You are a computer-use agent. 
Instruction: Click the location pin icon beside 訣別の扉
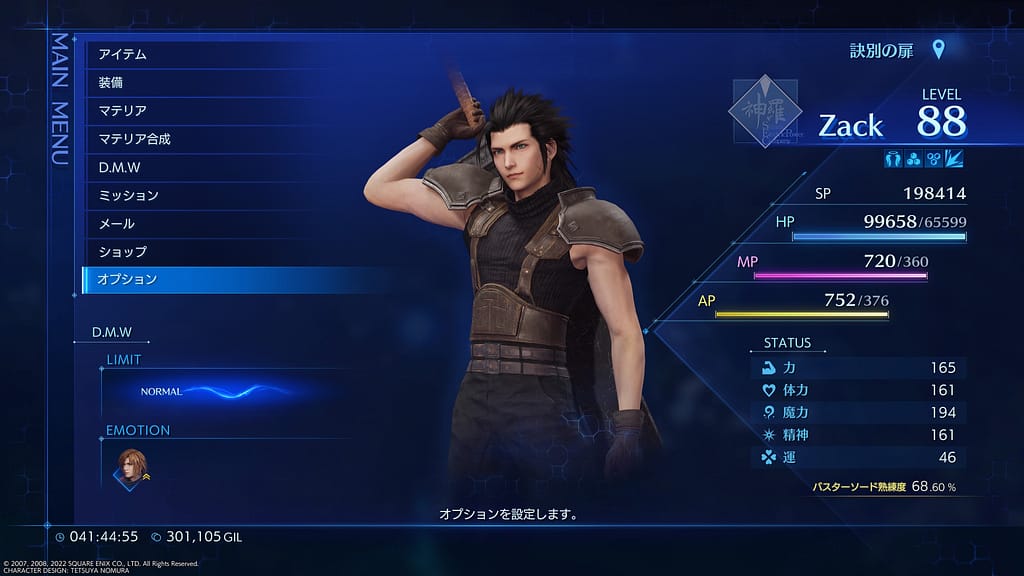tap(938, 50)
